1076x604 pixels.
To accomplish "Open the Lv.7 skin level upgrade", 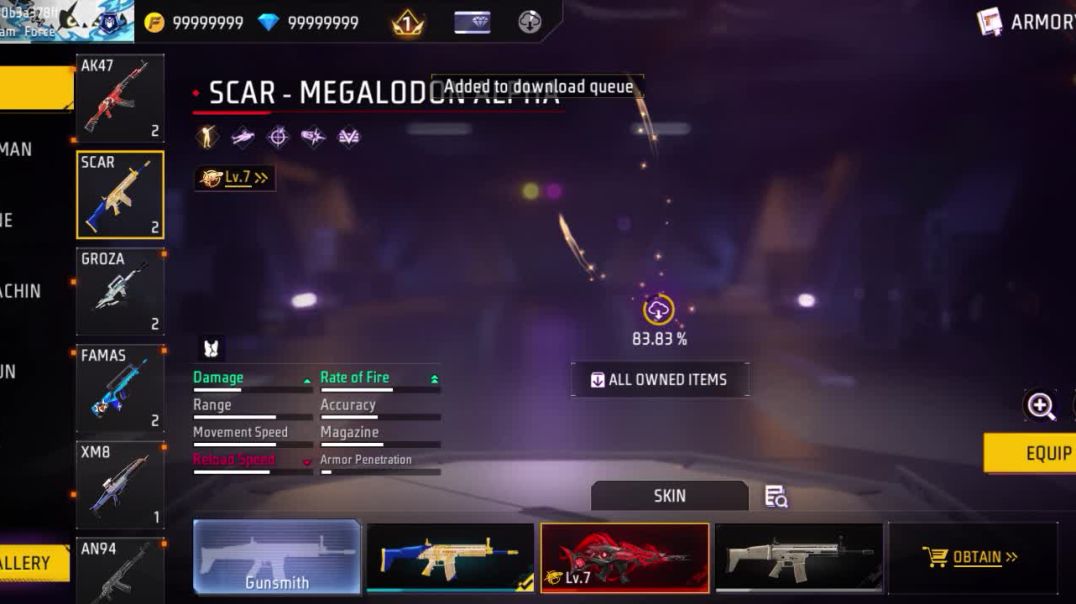I will 235,178.
